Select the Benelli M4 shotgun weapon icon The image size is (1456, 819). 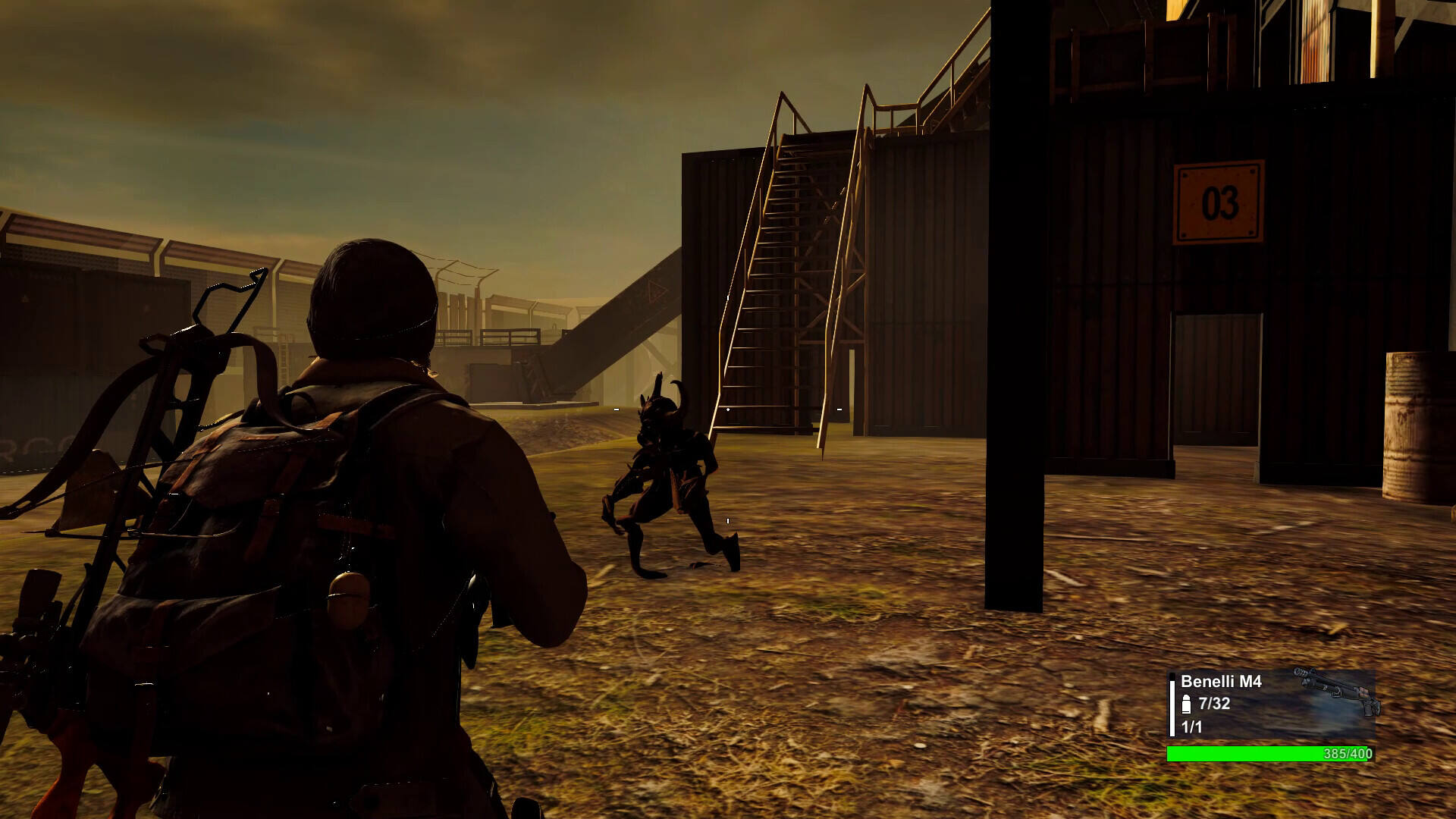point(1338,690)
